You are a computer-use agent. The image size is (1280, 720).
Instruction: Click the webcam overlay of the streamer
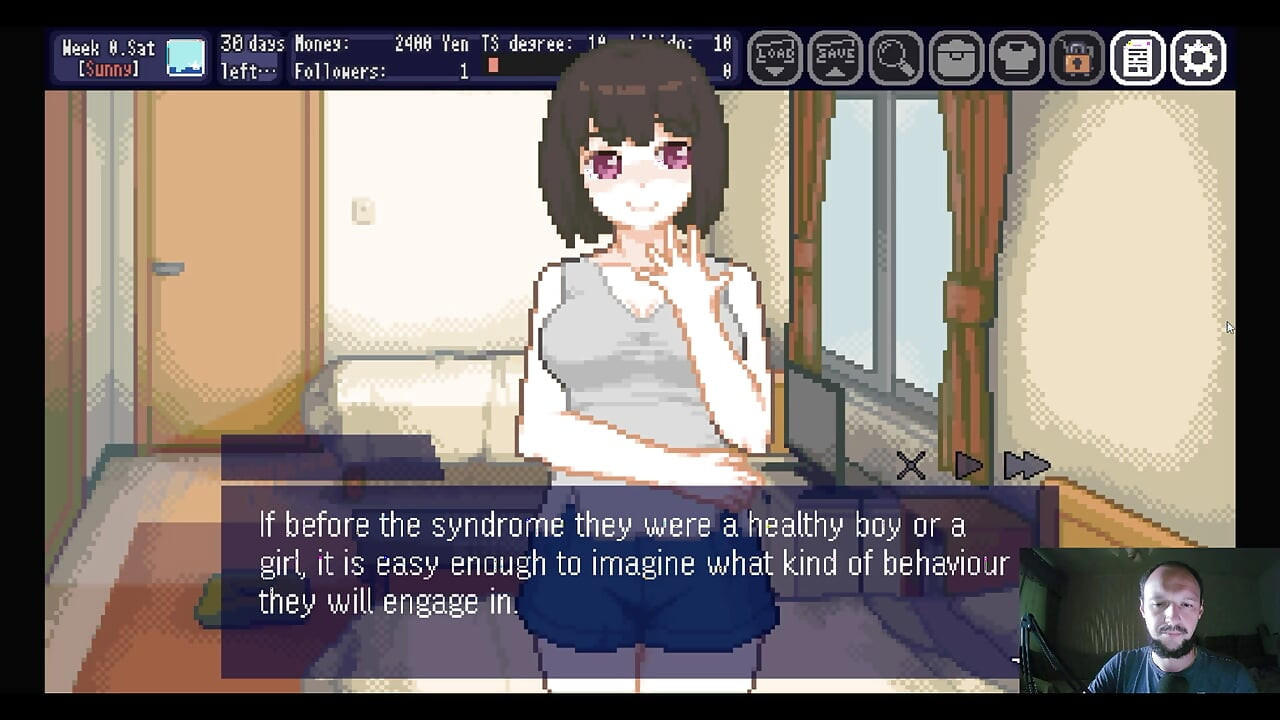pyautogui.click(x=1150, y=620)
